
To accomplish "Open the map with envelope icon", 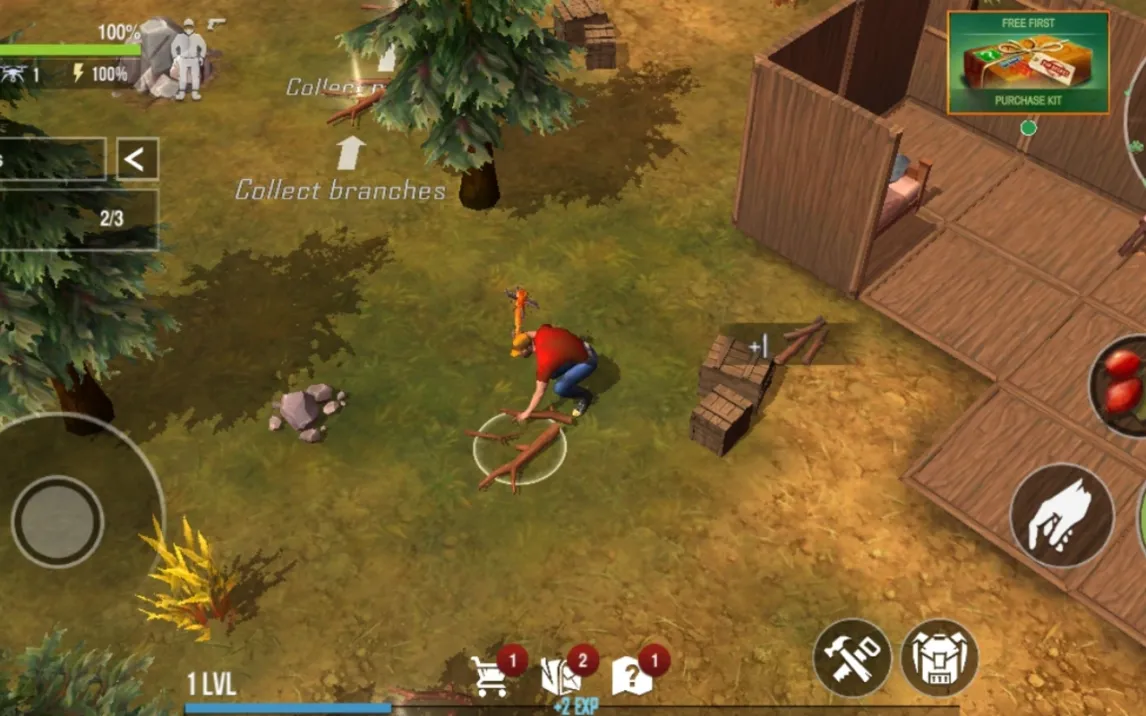I will point(560,677).
